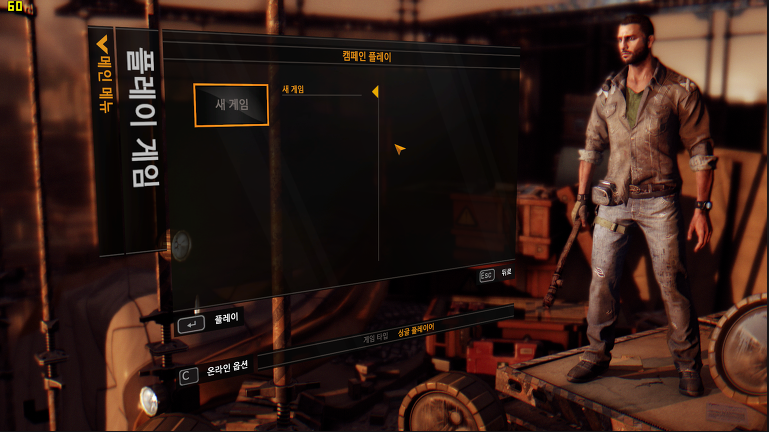Open 온라인 옵션
769x432 pixels.
click(x=226, y=370)
